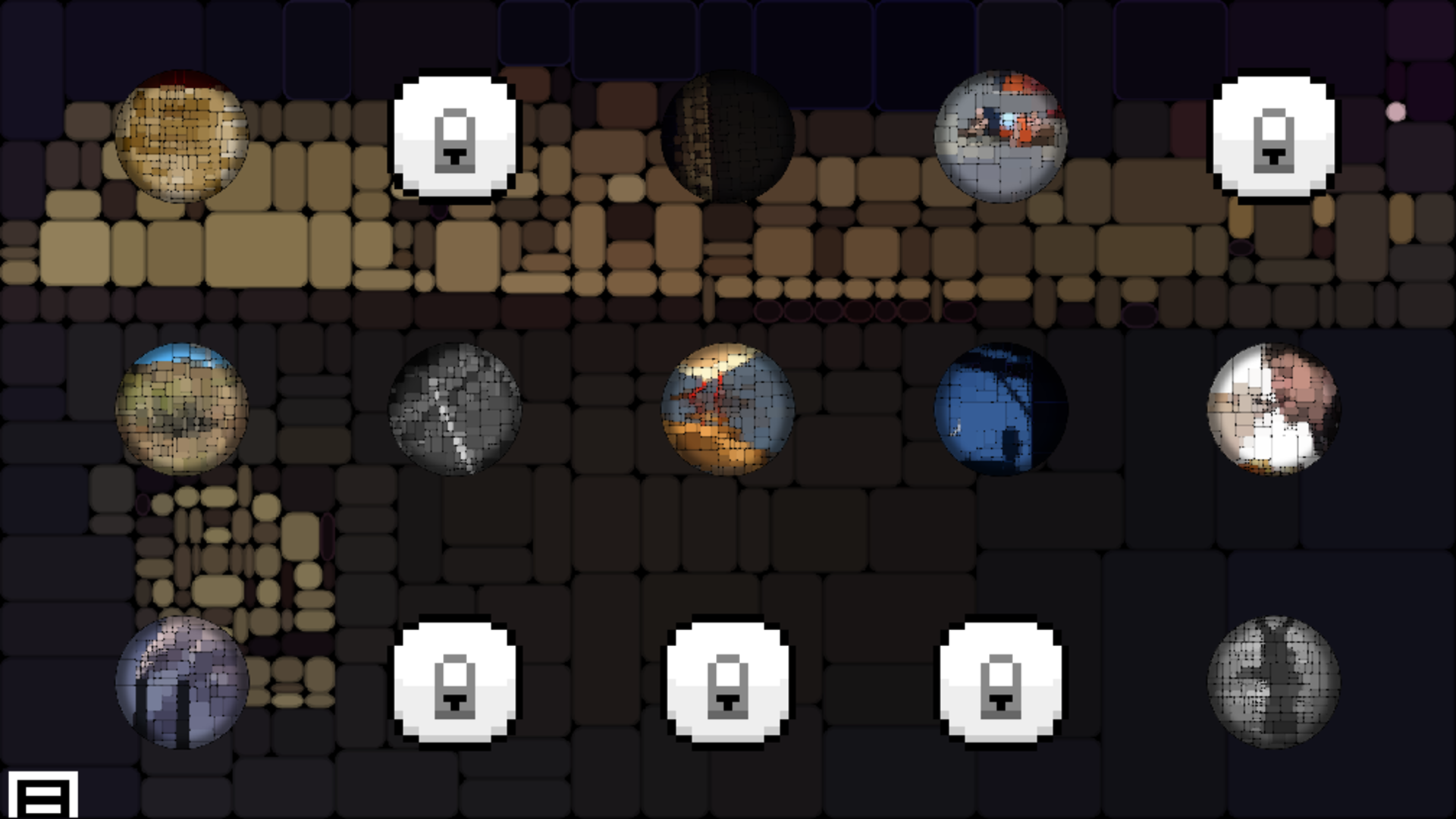Select the dark gray mottled level thumbnail
This screenshot has width=1456, height=819.
pos(1274,682)
